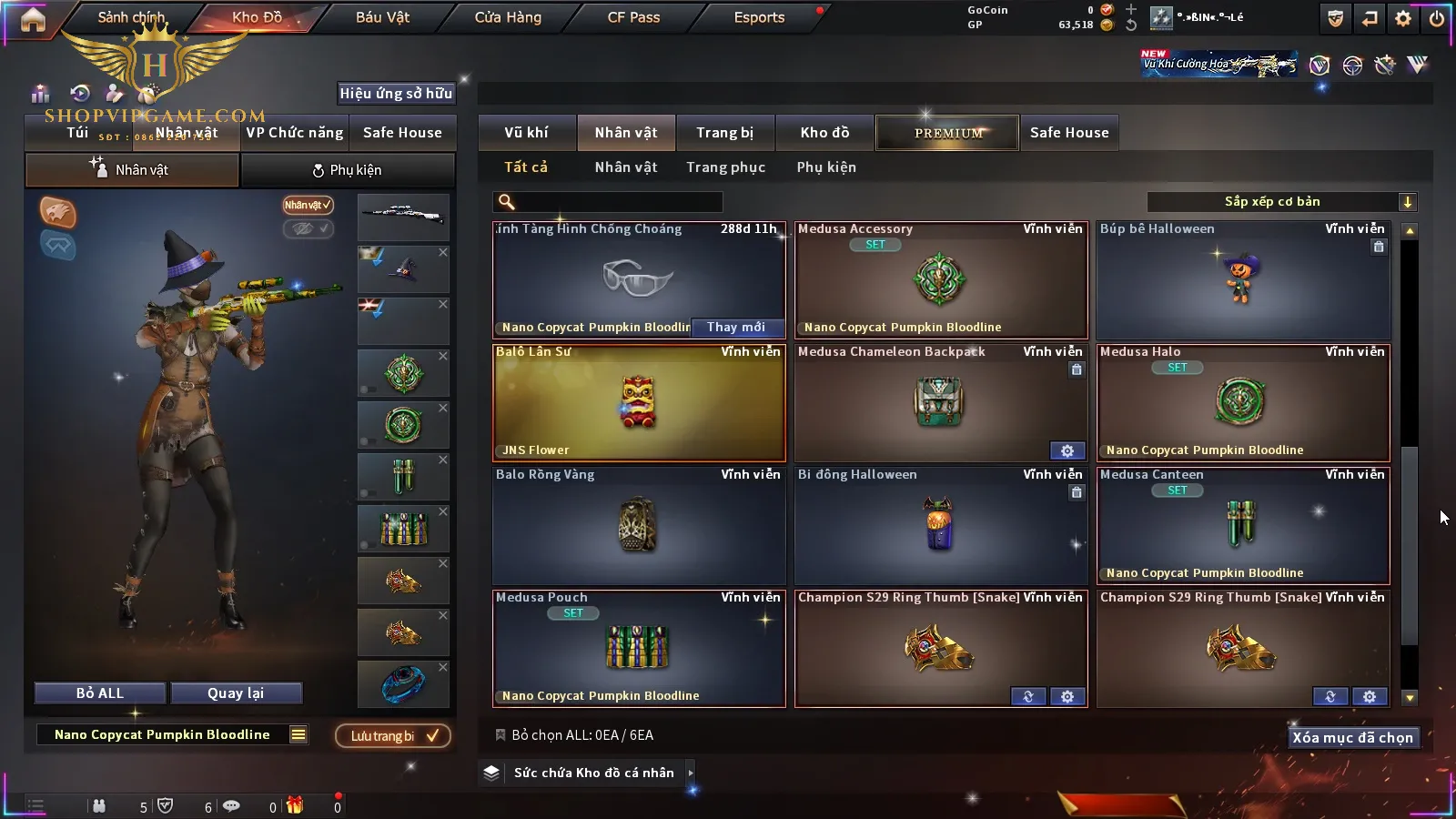Filter by Trang phục category
Screen dimensions: 1456x819
[x=725, y=167]
